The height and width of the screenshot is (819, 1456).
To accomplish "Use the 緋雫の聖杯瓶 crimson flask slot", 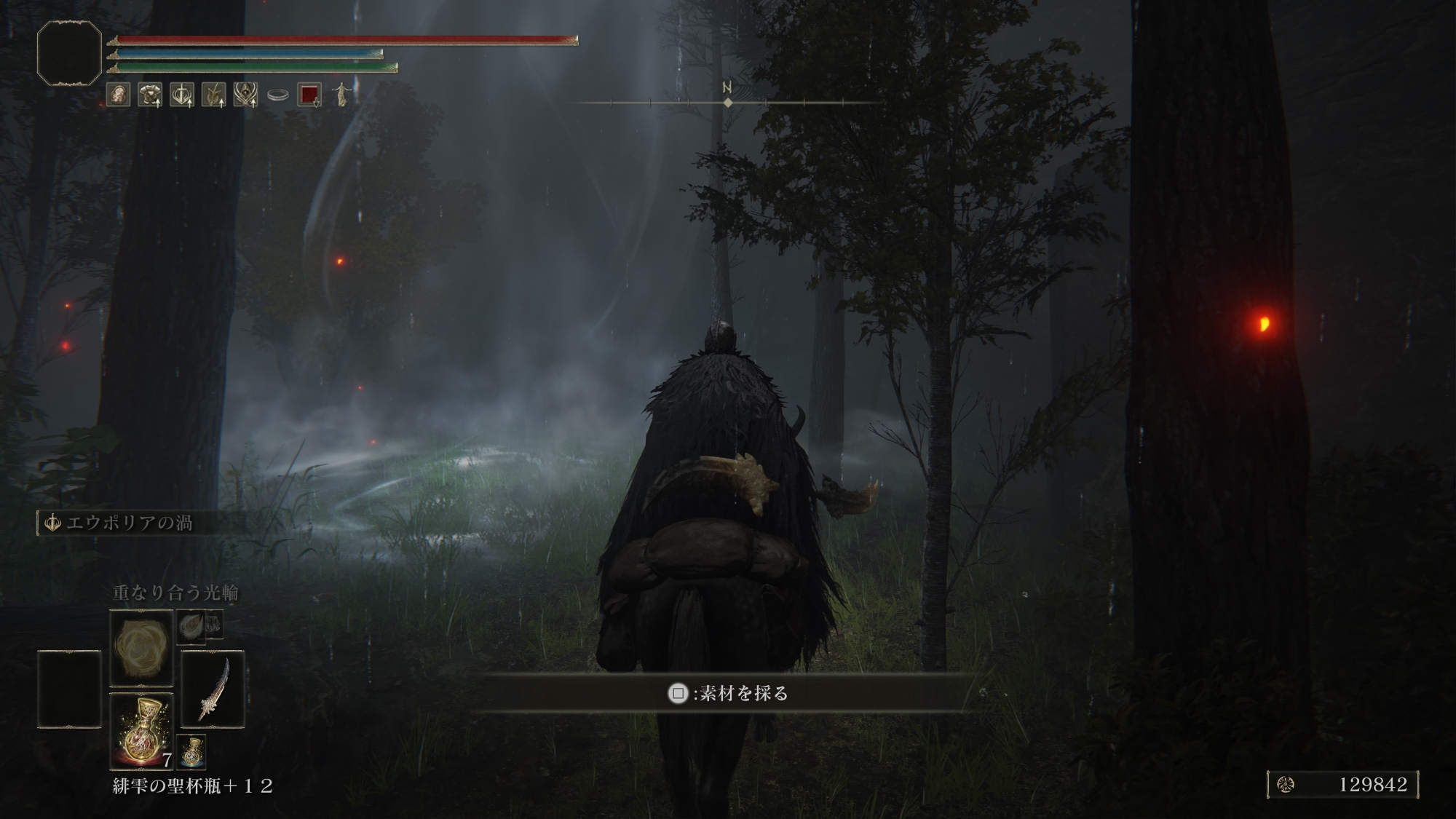I will [141, 730].
